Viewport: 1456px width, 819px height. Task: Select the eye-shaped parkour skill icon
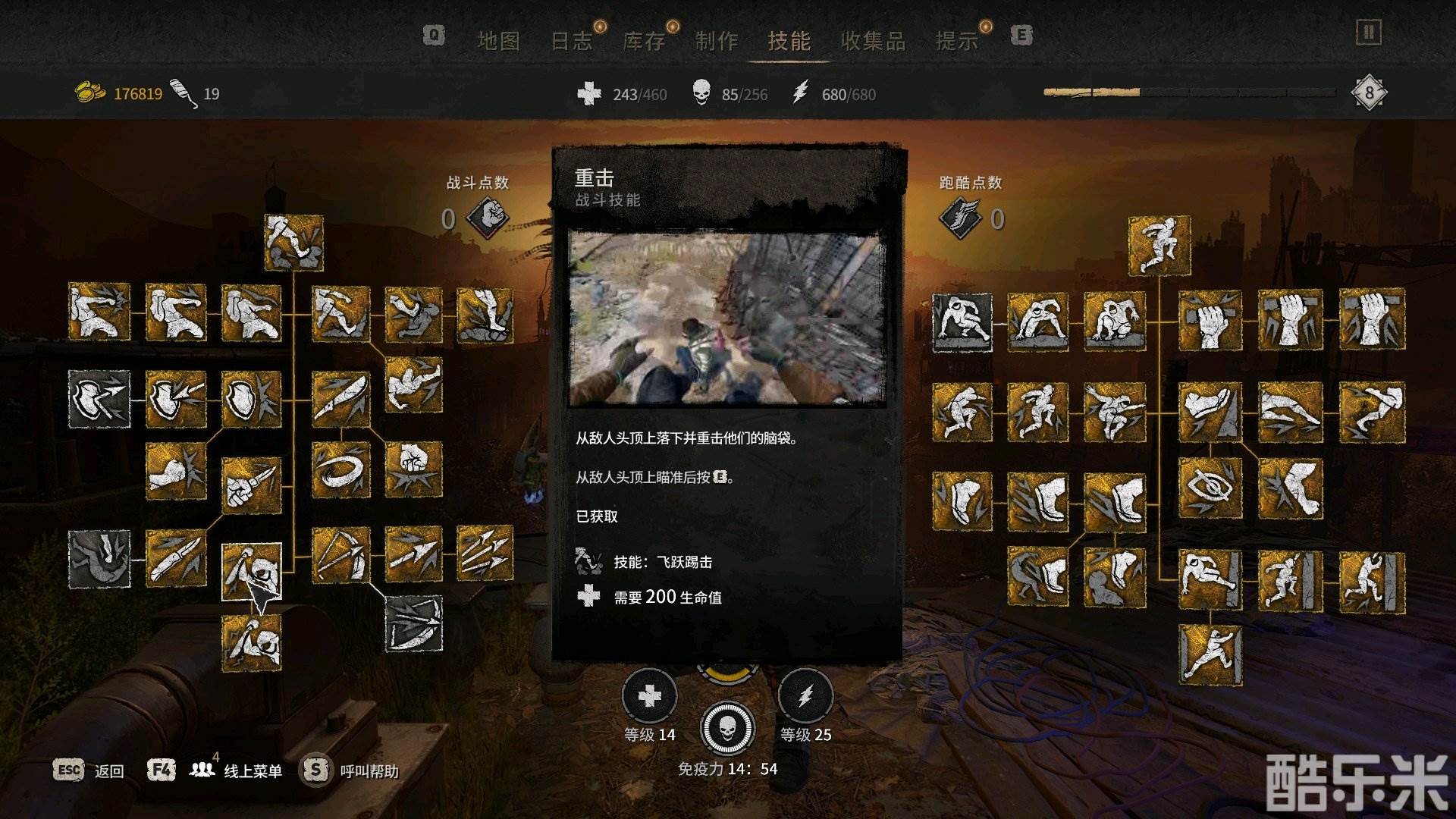1210,488
